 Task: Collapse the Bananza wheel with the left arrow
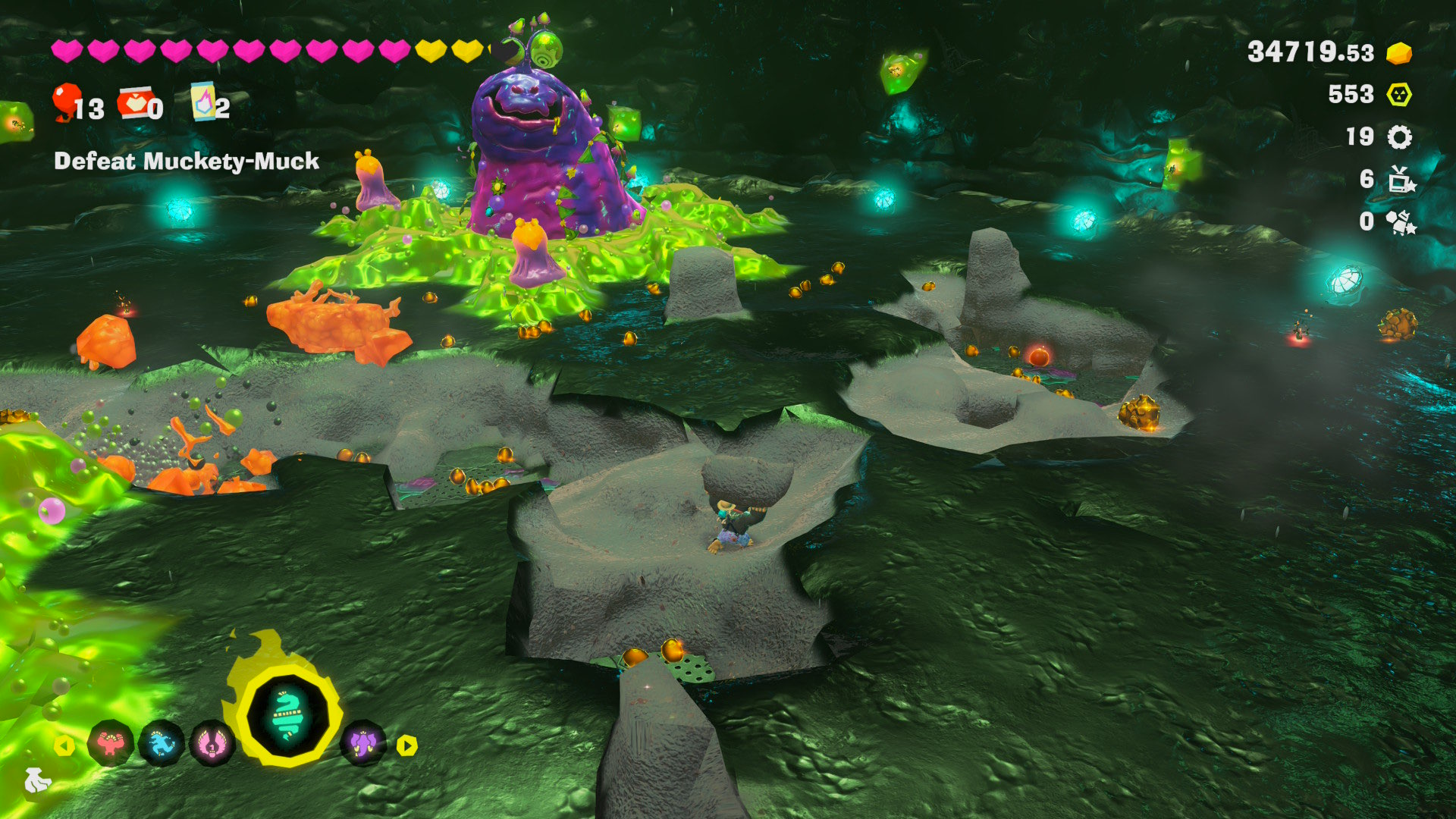(x=64, y=745)
